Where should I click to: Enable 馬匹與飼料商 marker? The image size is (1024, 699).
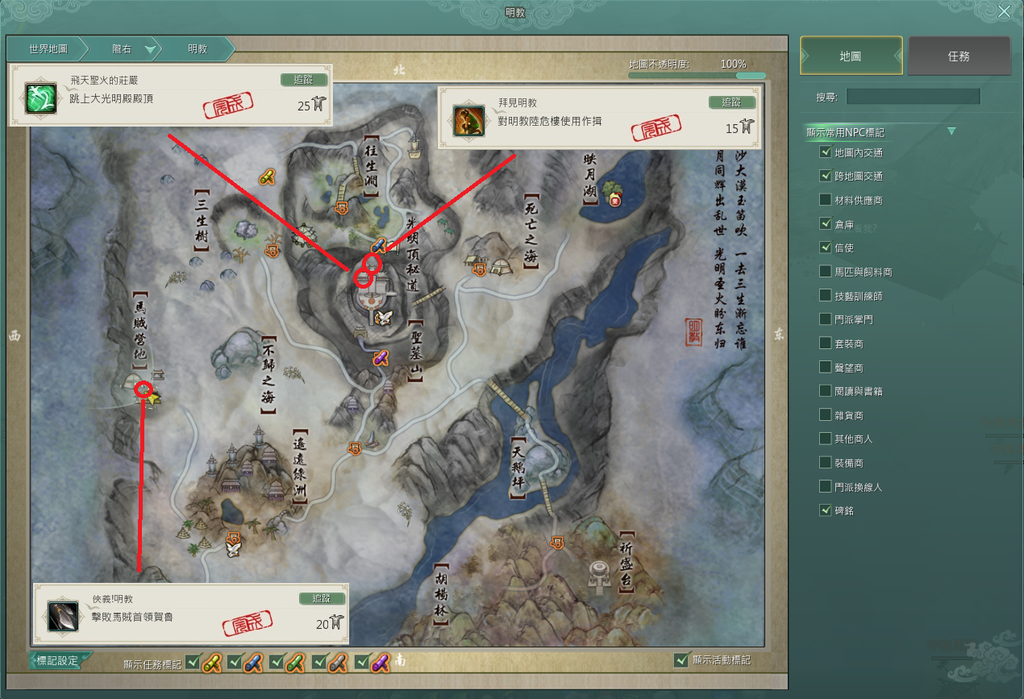[825, 271]
